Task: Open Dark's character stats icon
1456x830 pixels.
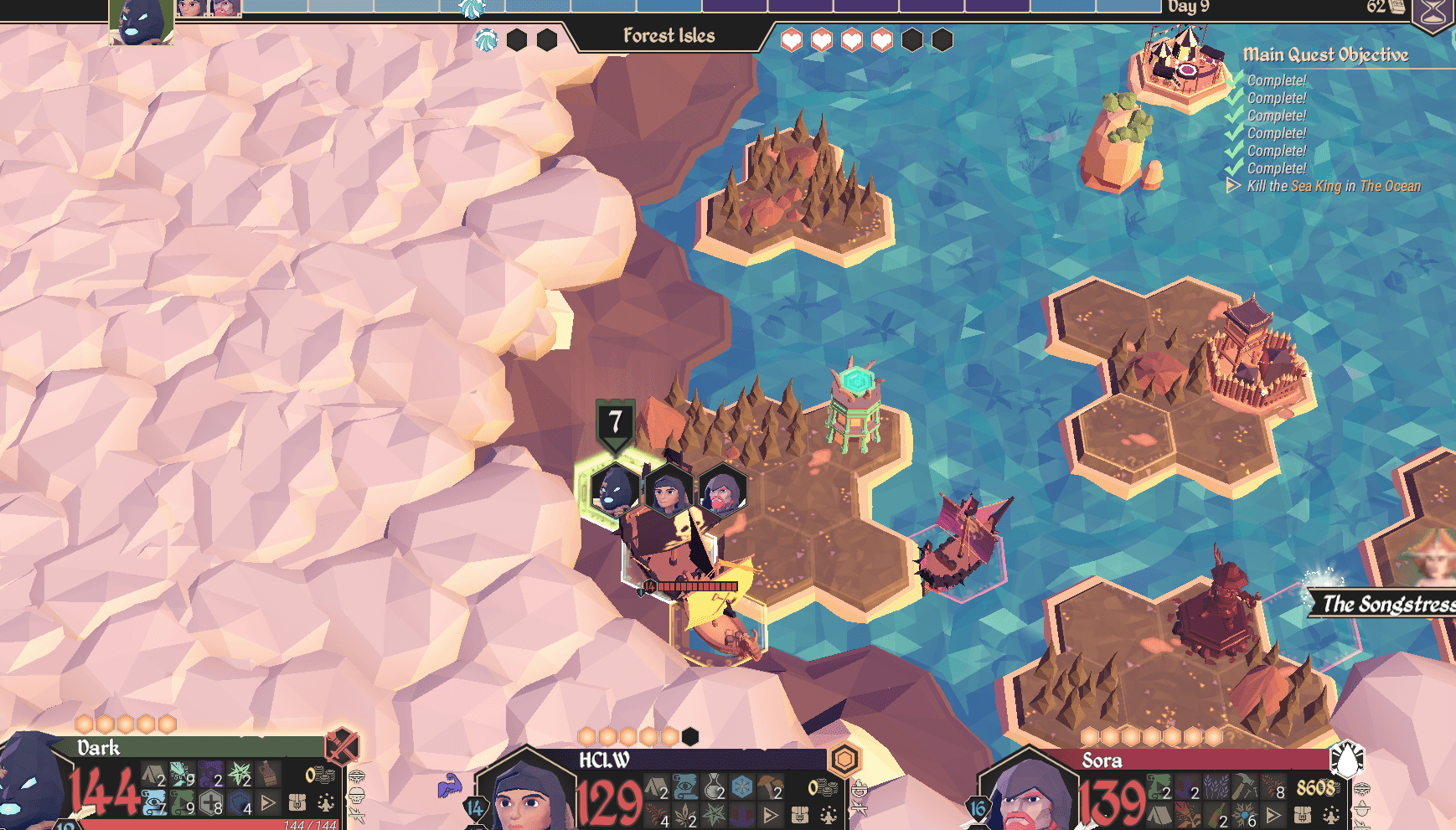Action: [325, 803]
